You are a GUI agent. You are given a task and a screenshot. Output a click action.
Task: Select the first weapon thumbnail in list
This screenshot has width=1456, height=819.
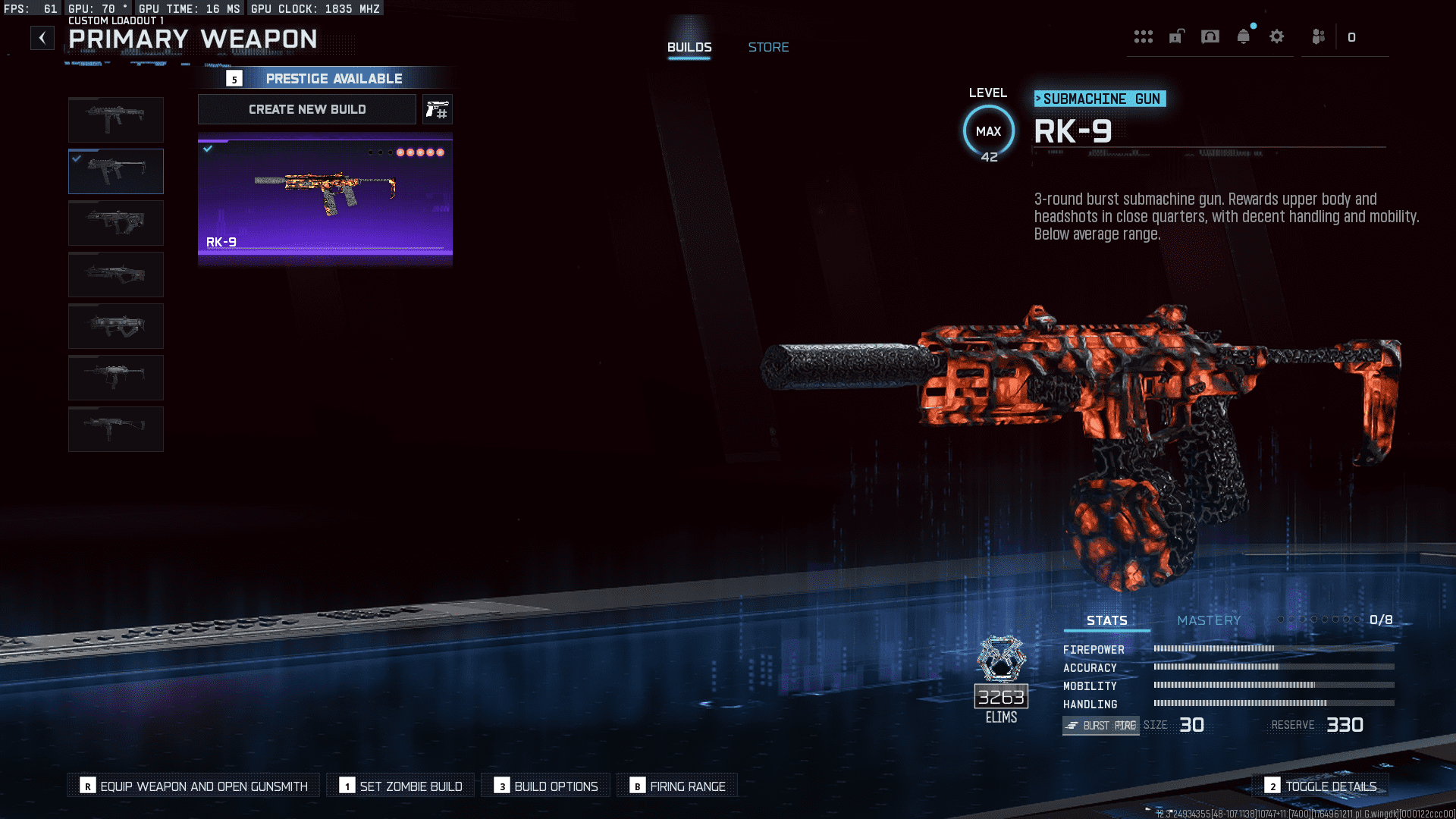tap(116, 120)
